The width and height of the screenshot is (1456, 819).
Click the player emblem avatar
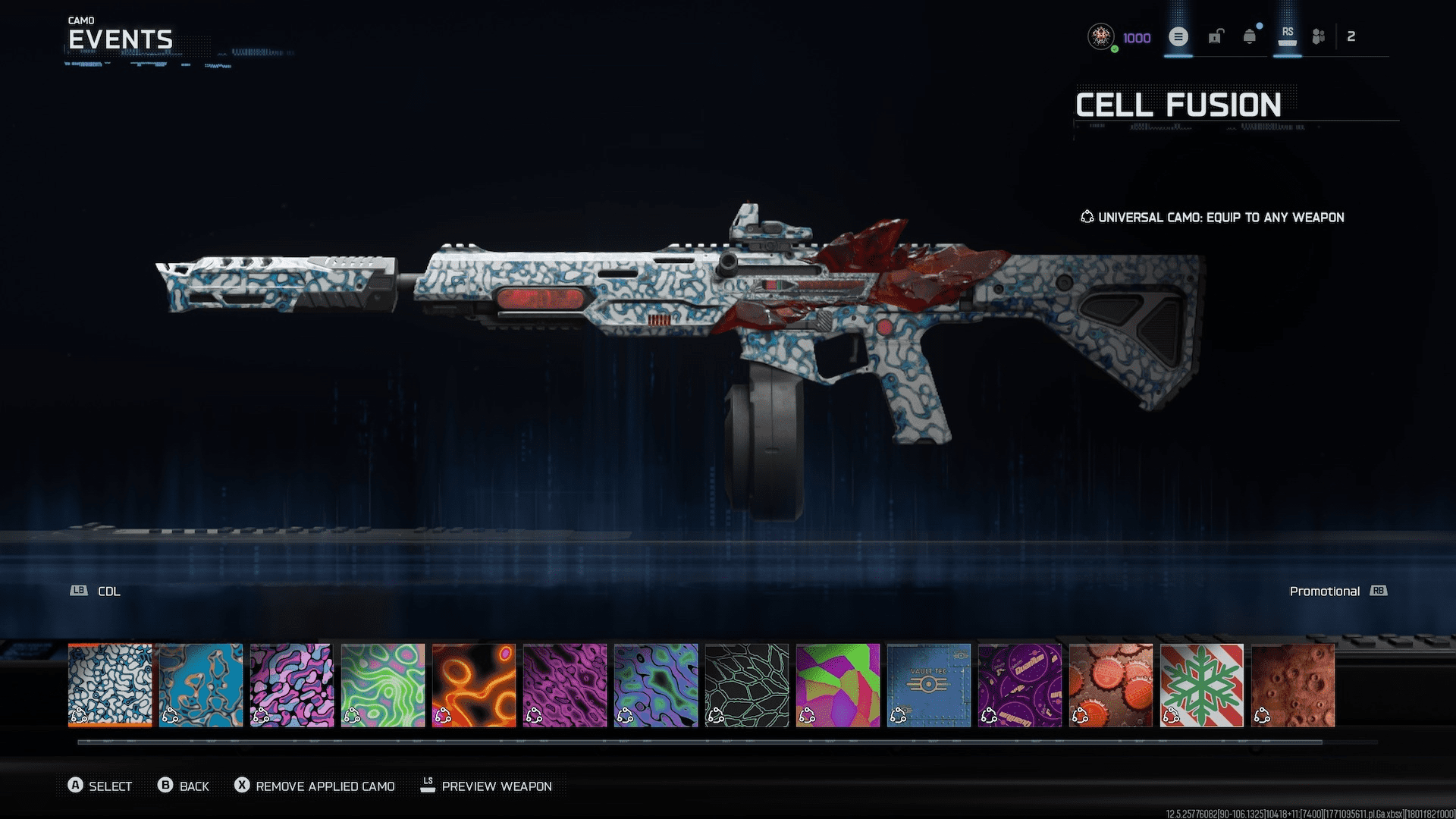coord(1100,36)
